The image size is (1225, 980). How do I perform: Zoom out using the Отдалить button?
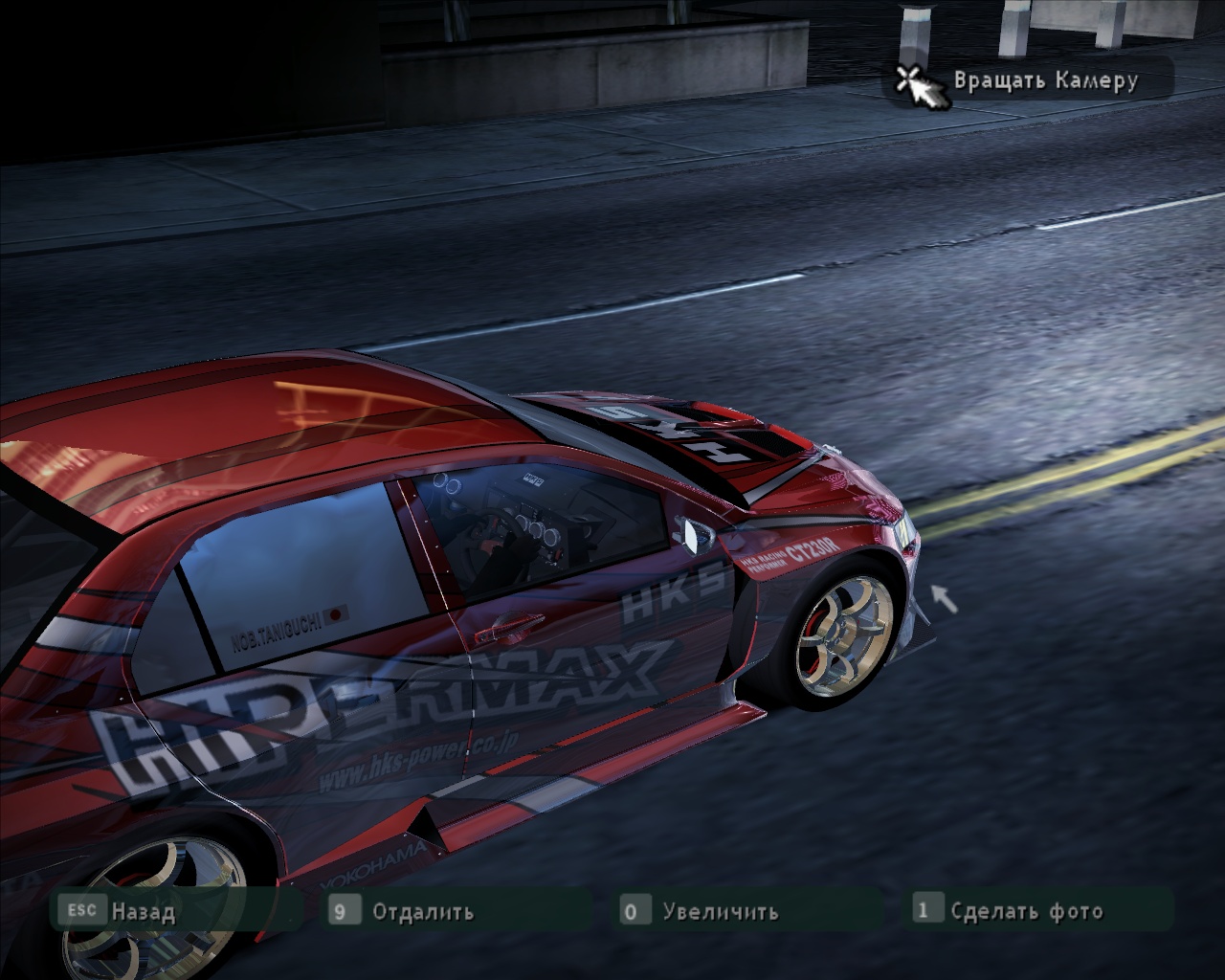(422, 911)
